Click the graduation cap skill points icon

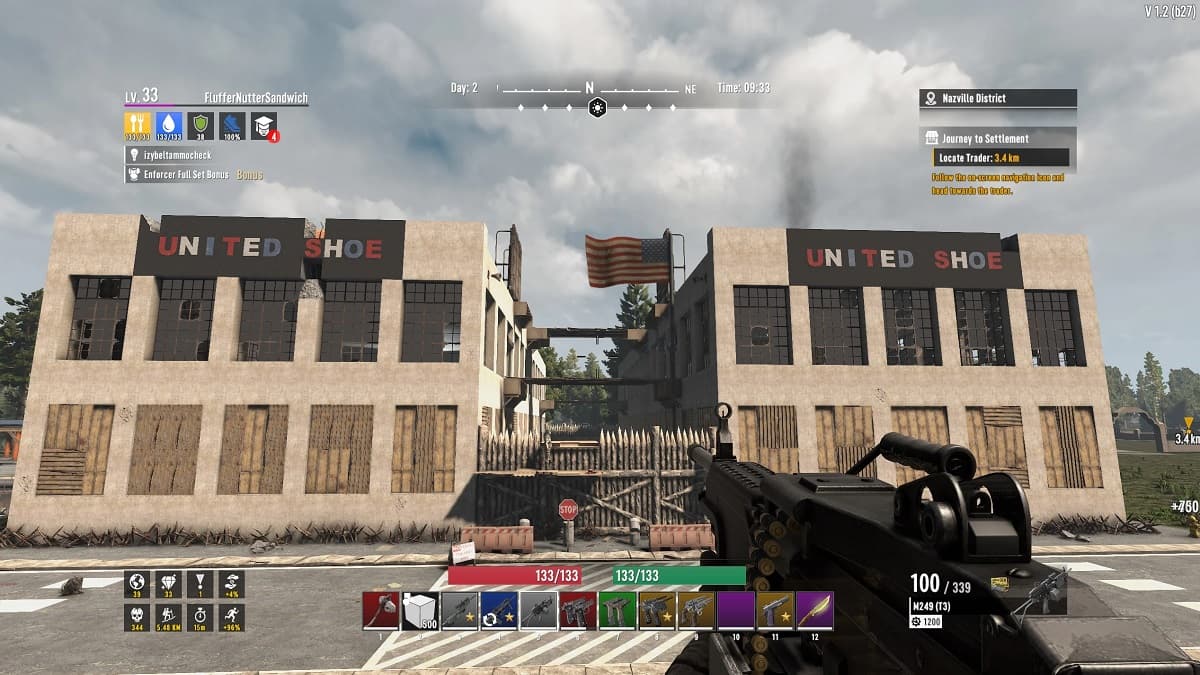point(264,126)
